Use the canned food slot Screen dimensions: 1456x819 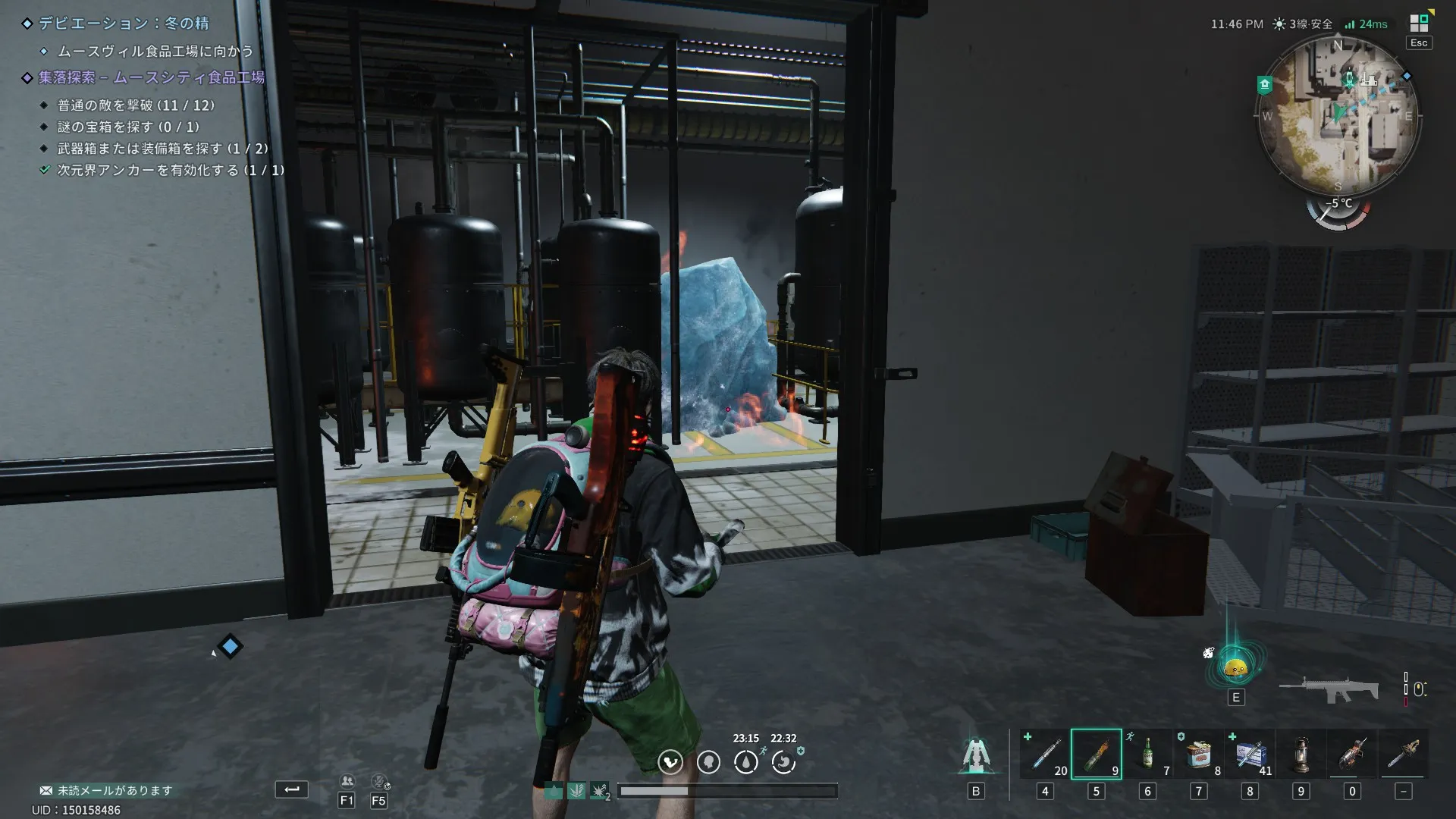click(1199, 754)
